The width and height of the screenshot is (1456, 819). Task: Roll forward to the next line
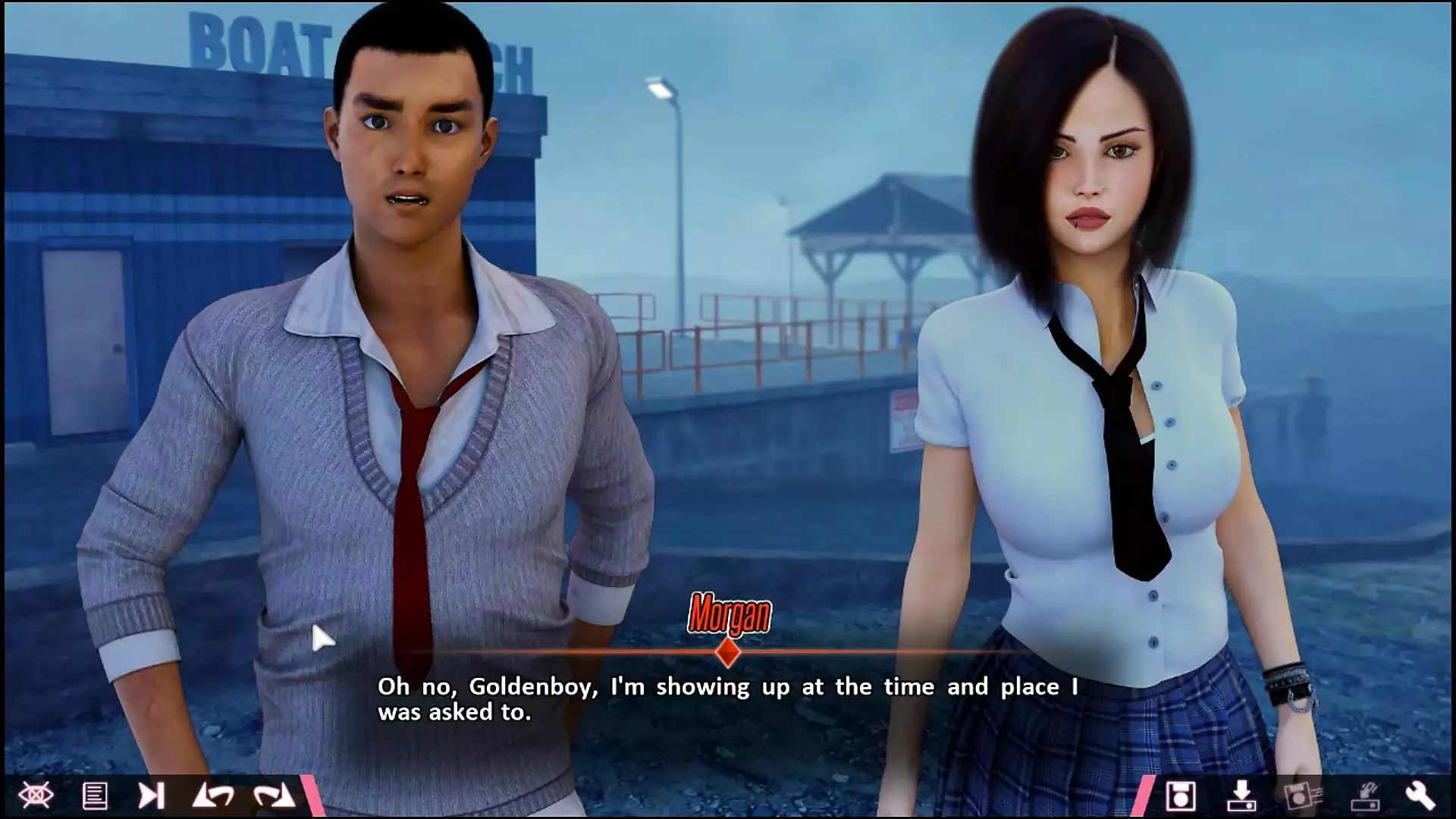point(273,795)
